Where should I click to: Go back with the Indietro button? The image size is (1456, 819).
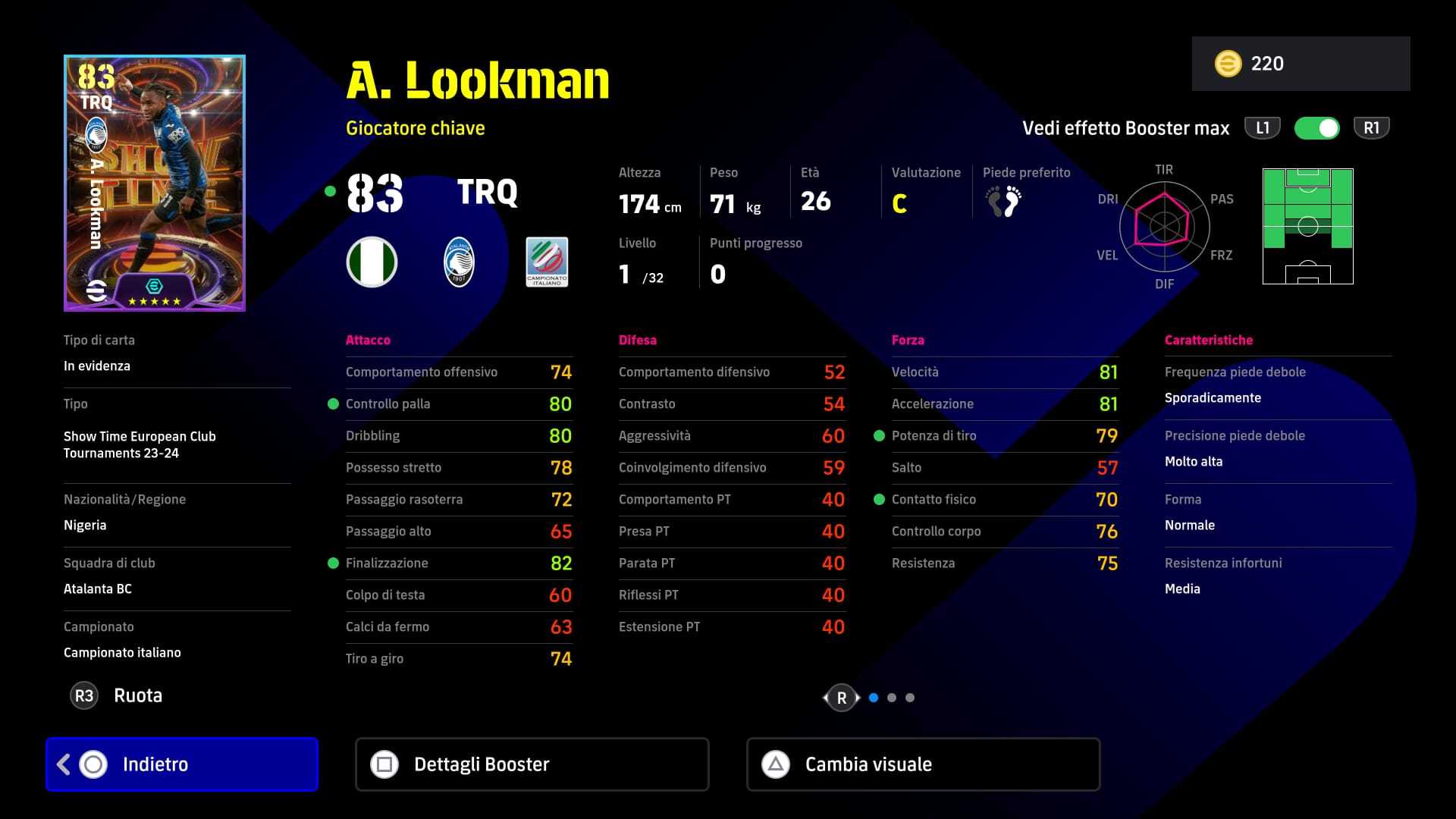[x=182, y=764]
